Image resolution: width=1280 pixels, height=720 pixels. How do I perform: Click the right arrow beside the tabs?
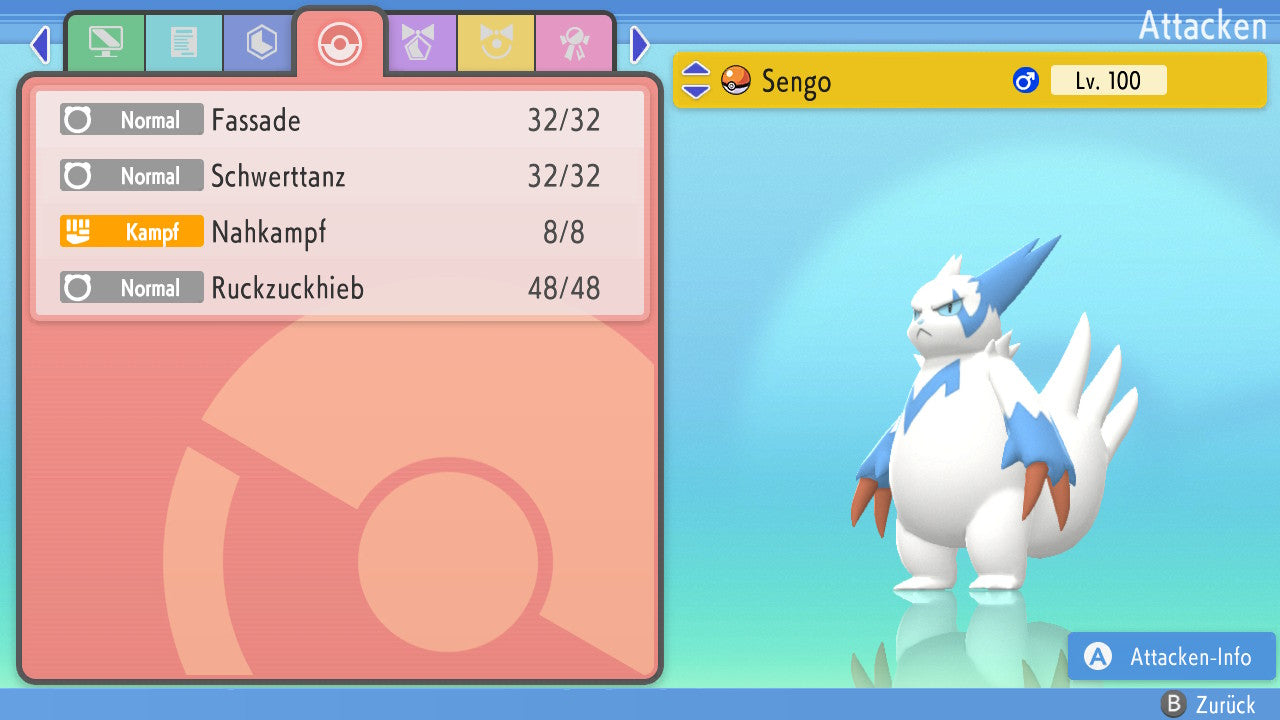click(x=640, y=44)
